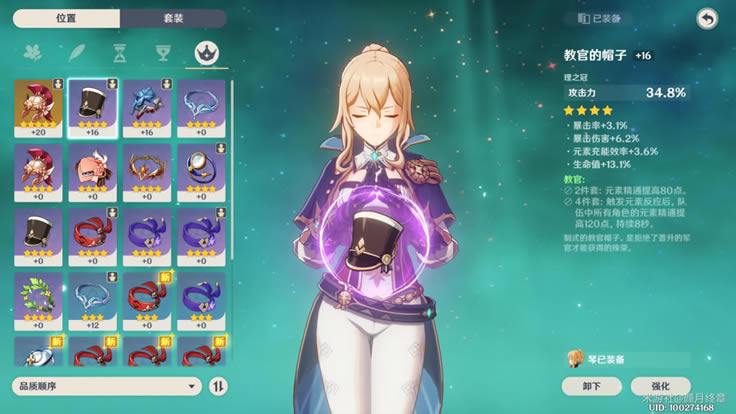Select the hourglass artifact category icon
The height and width of the screenshot is (414, 736).
pos(120,53)
